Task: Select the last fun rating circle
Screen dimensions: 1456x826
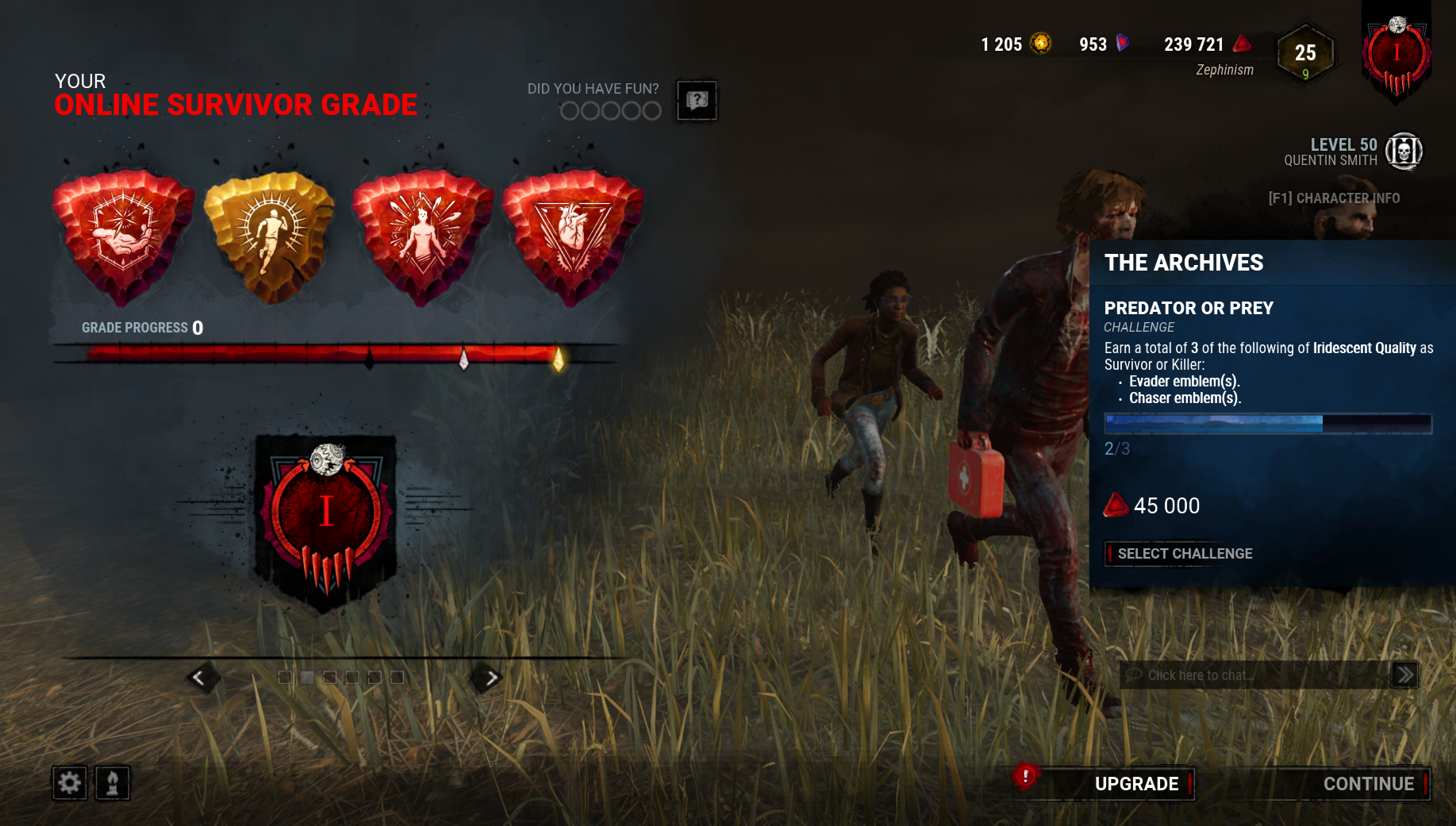Action: (x=651, y=110)
